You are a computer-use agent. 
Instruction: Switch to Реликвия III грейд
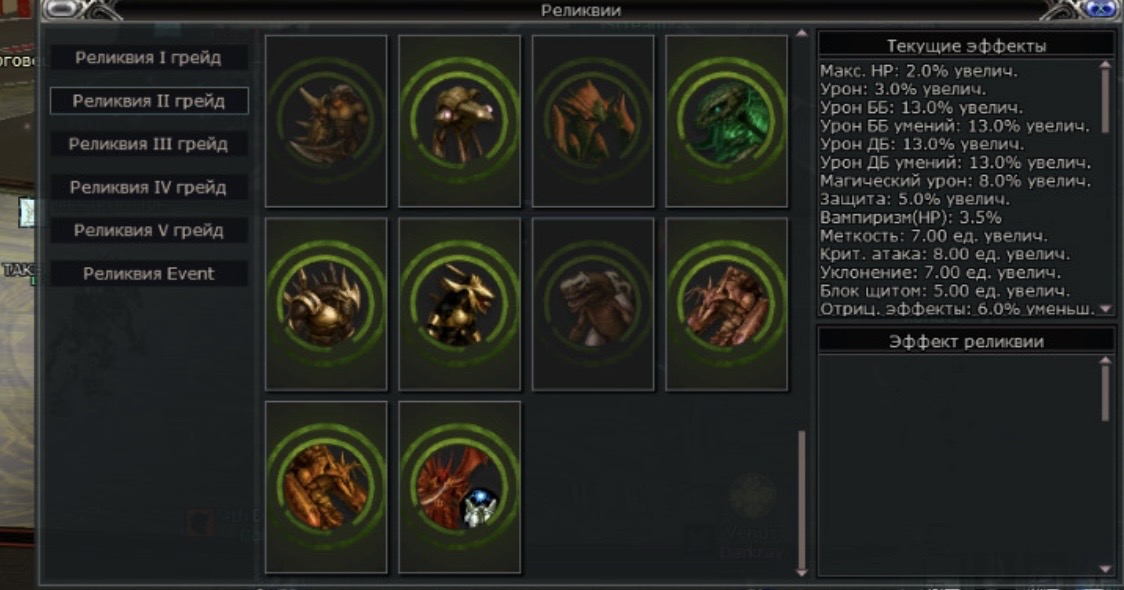click(148, 144)
